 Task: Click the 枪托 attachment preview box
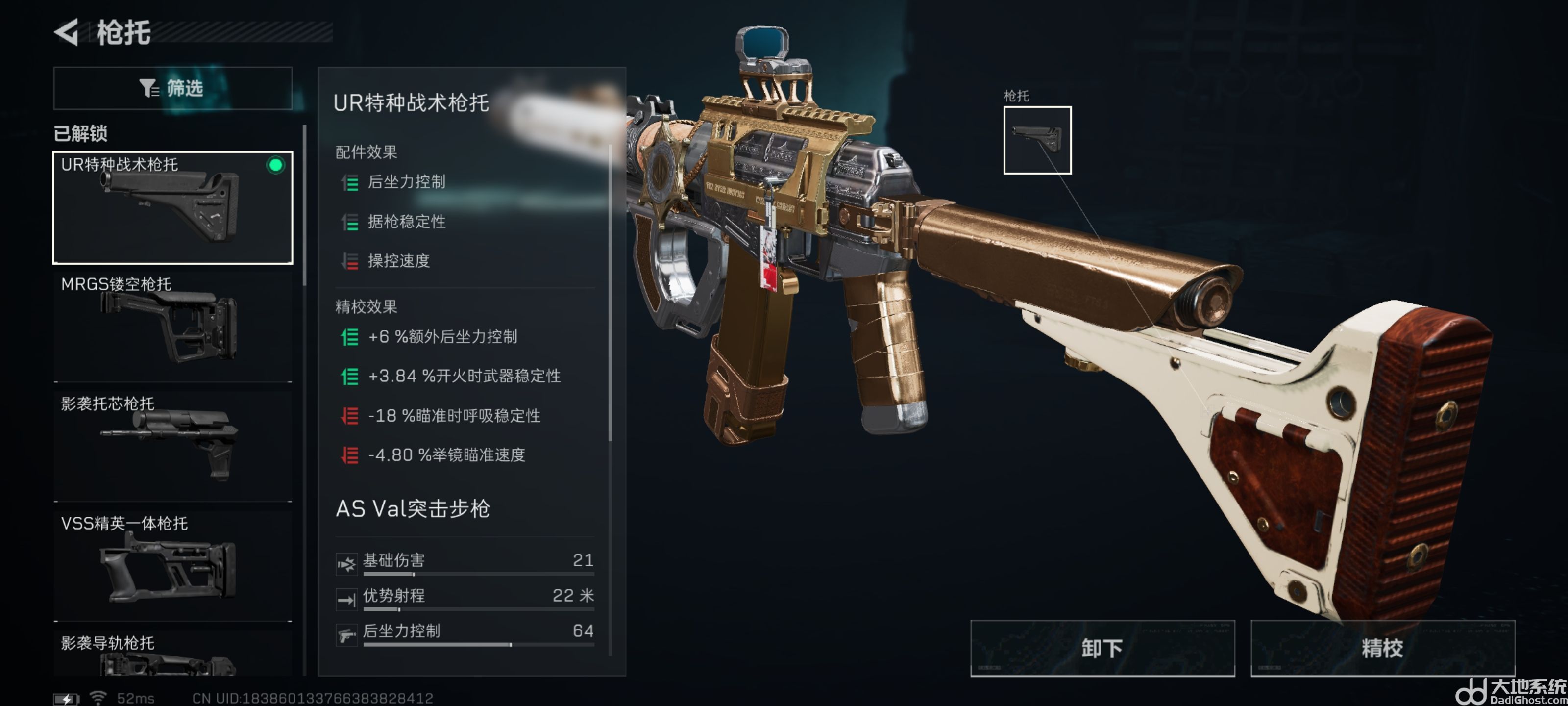[x=1038, y=141]
